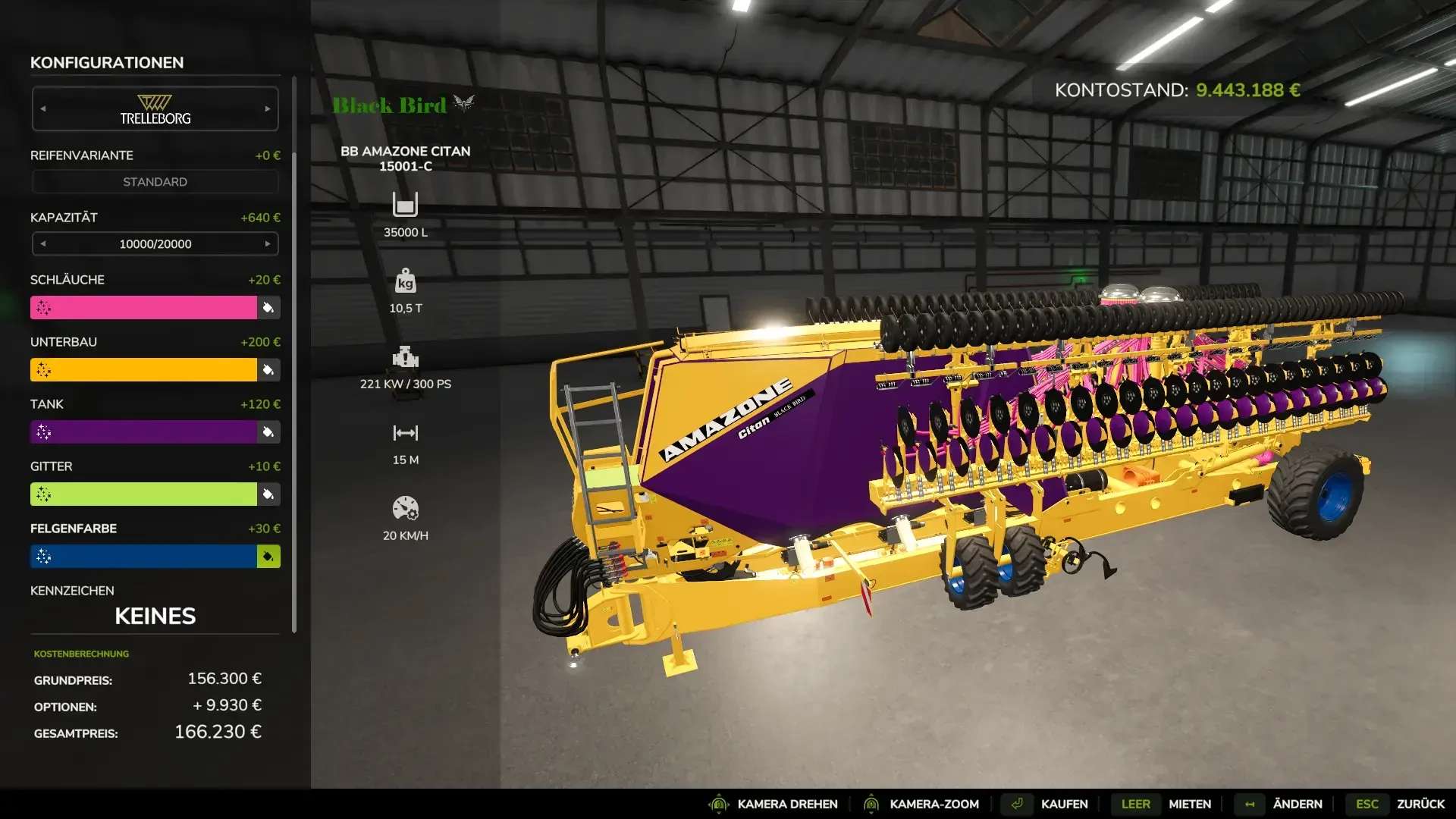Click the Ändern button
The image size is (1456, 819).
coord(1297,804)
